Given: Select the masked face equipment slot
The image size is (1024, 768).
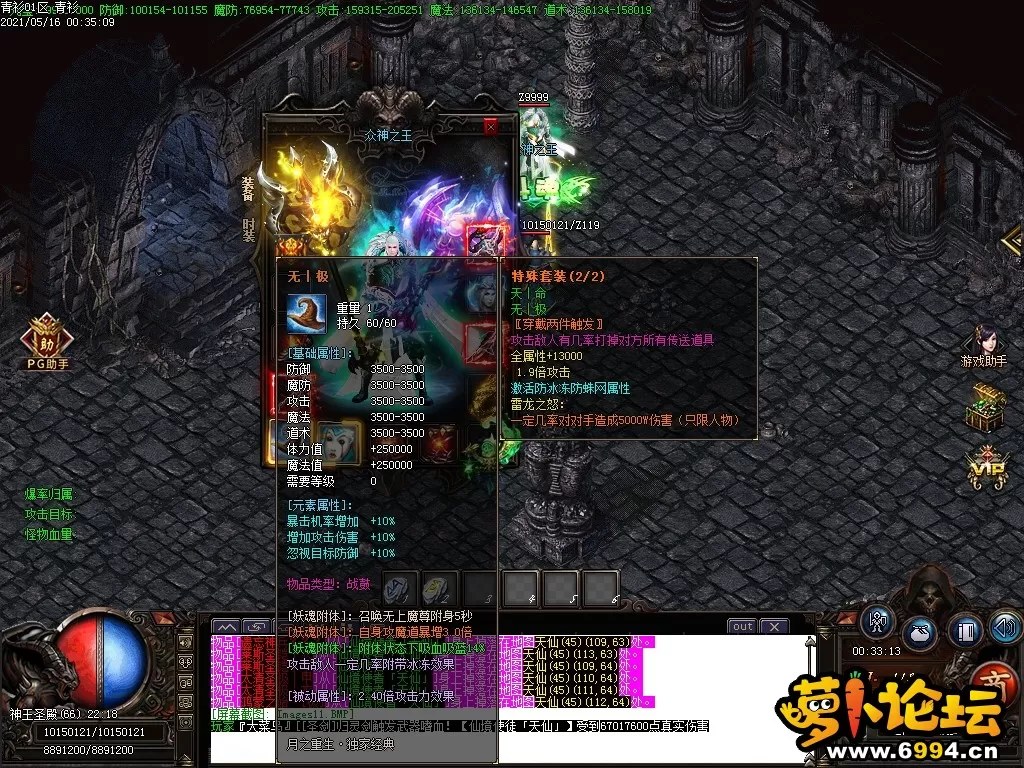Looking at the screenshot, I should point(339,440).
